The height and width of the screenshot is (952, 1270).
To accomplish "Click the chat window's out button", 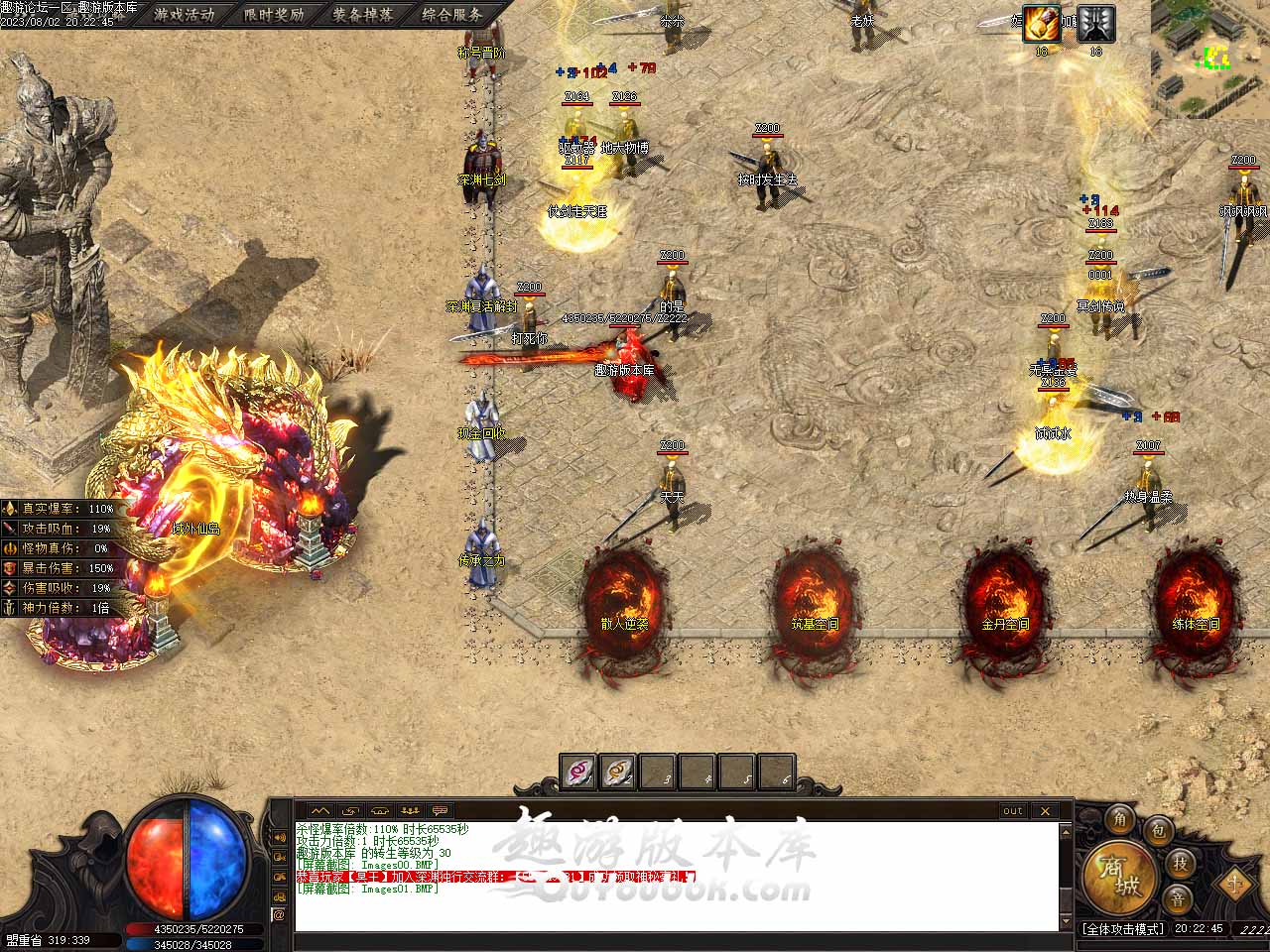I will click(1012, 810).
